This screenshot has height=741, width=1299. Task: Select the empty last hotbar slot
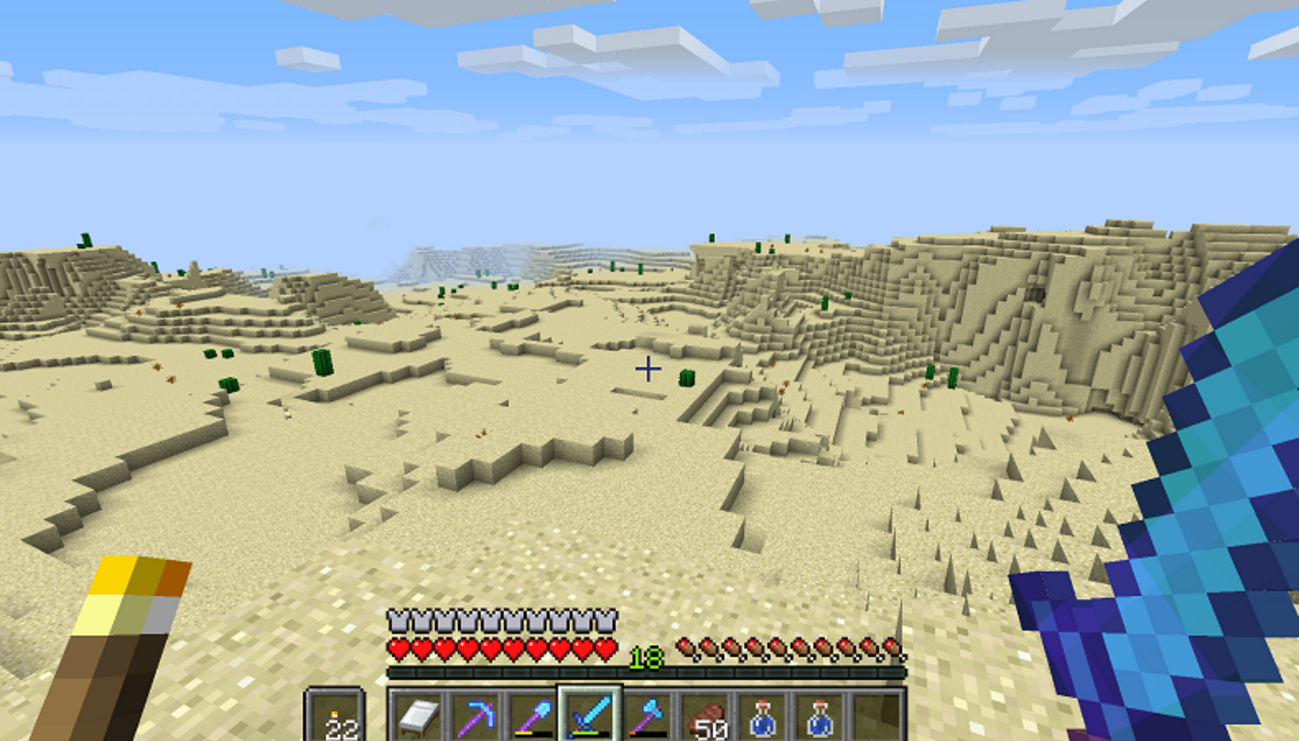click(x=877, y=717)
